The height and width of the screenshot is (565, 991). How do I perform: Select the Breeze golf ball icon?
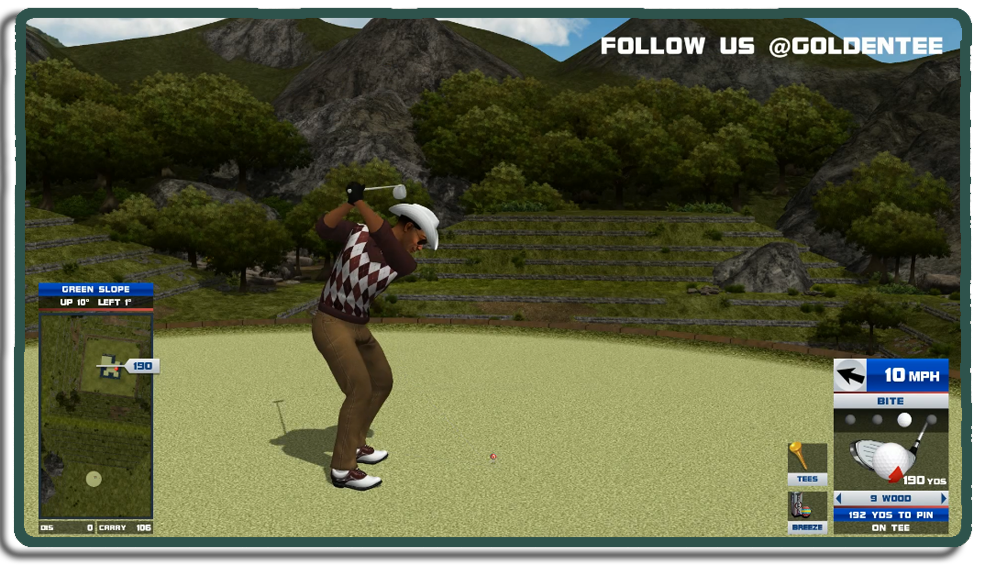[806, 511]
